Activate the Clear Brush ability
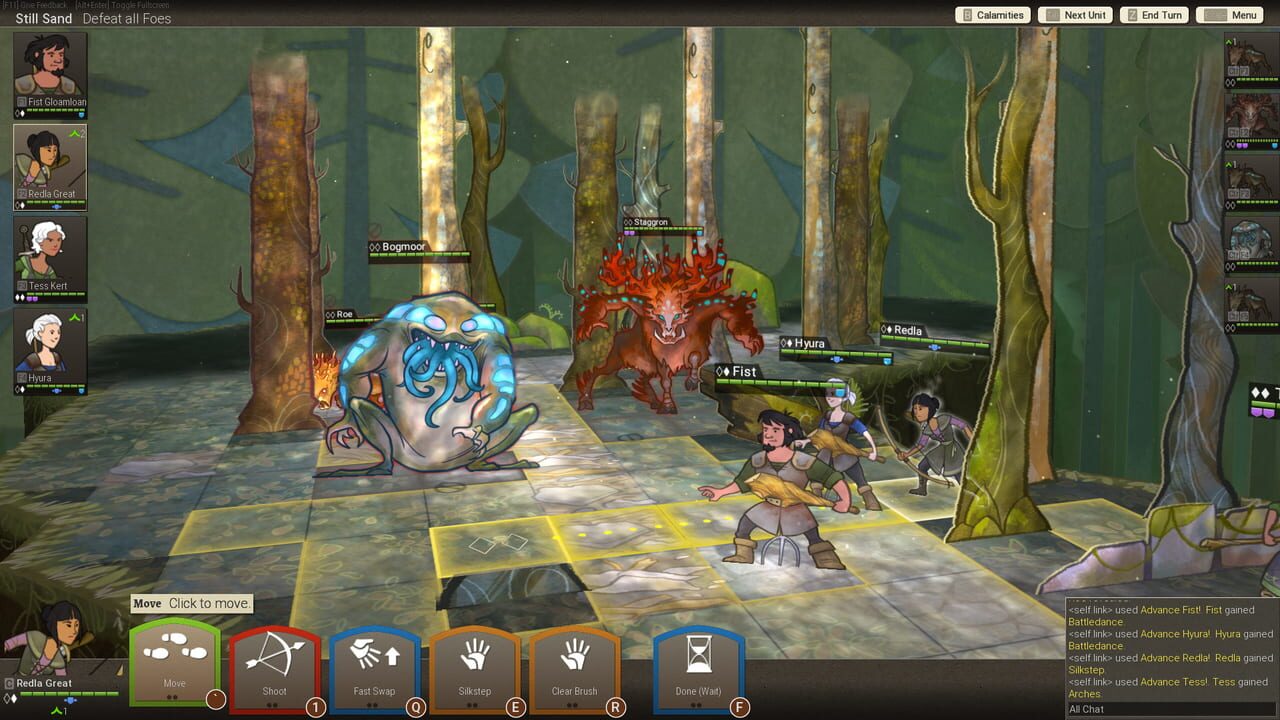 click(x=573, y=663)
